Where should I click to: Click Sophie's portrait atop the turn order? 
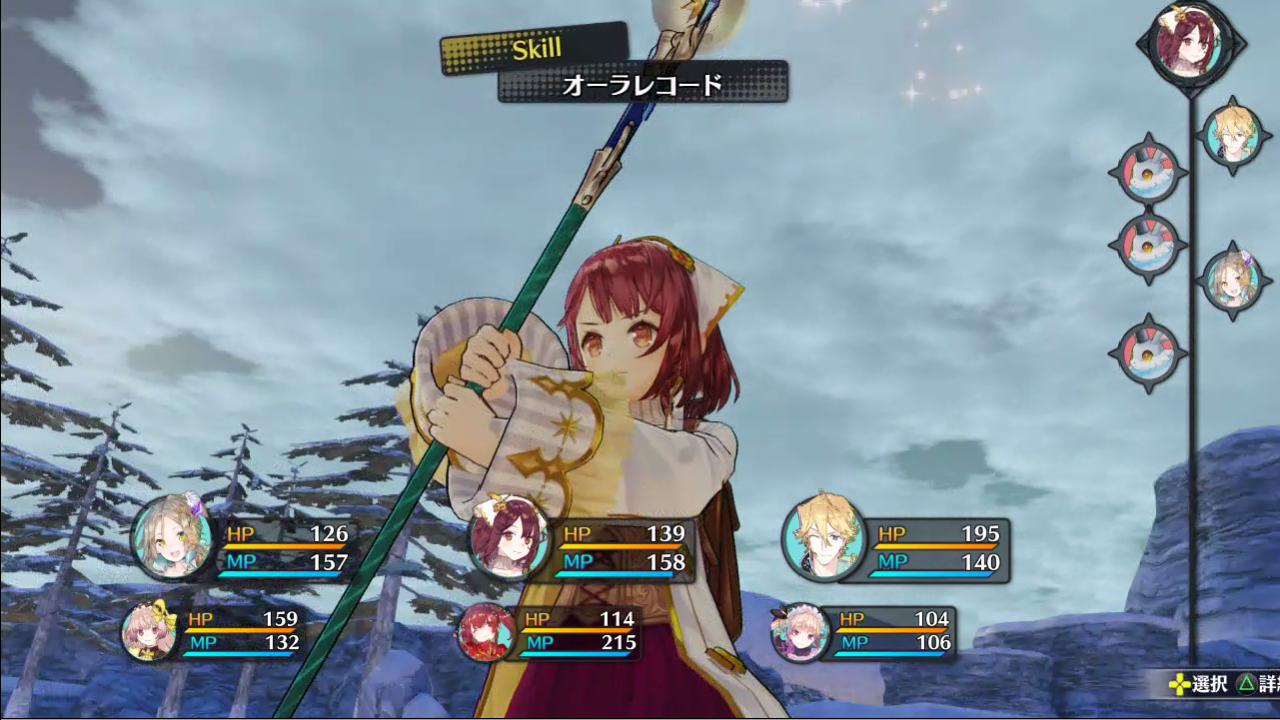click(1191, 43)
